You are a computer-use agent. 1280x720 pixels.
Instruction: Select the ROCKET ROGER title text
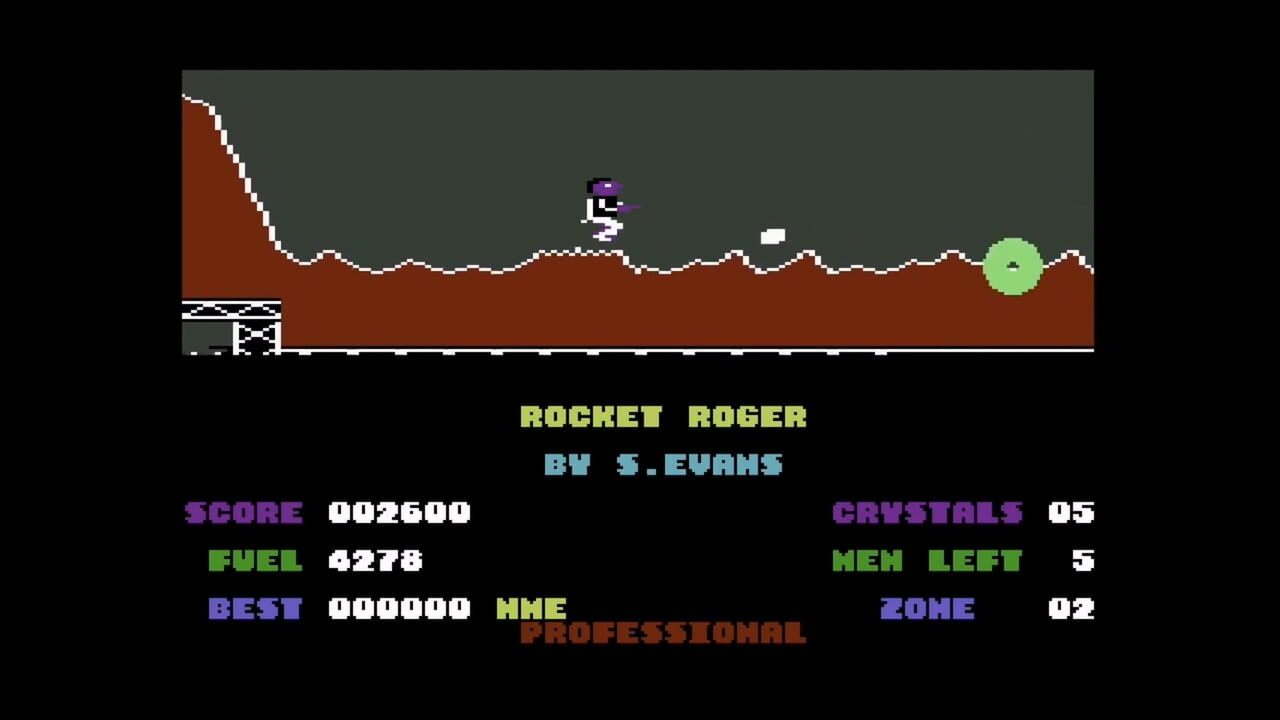point(664,417)
